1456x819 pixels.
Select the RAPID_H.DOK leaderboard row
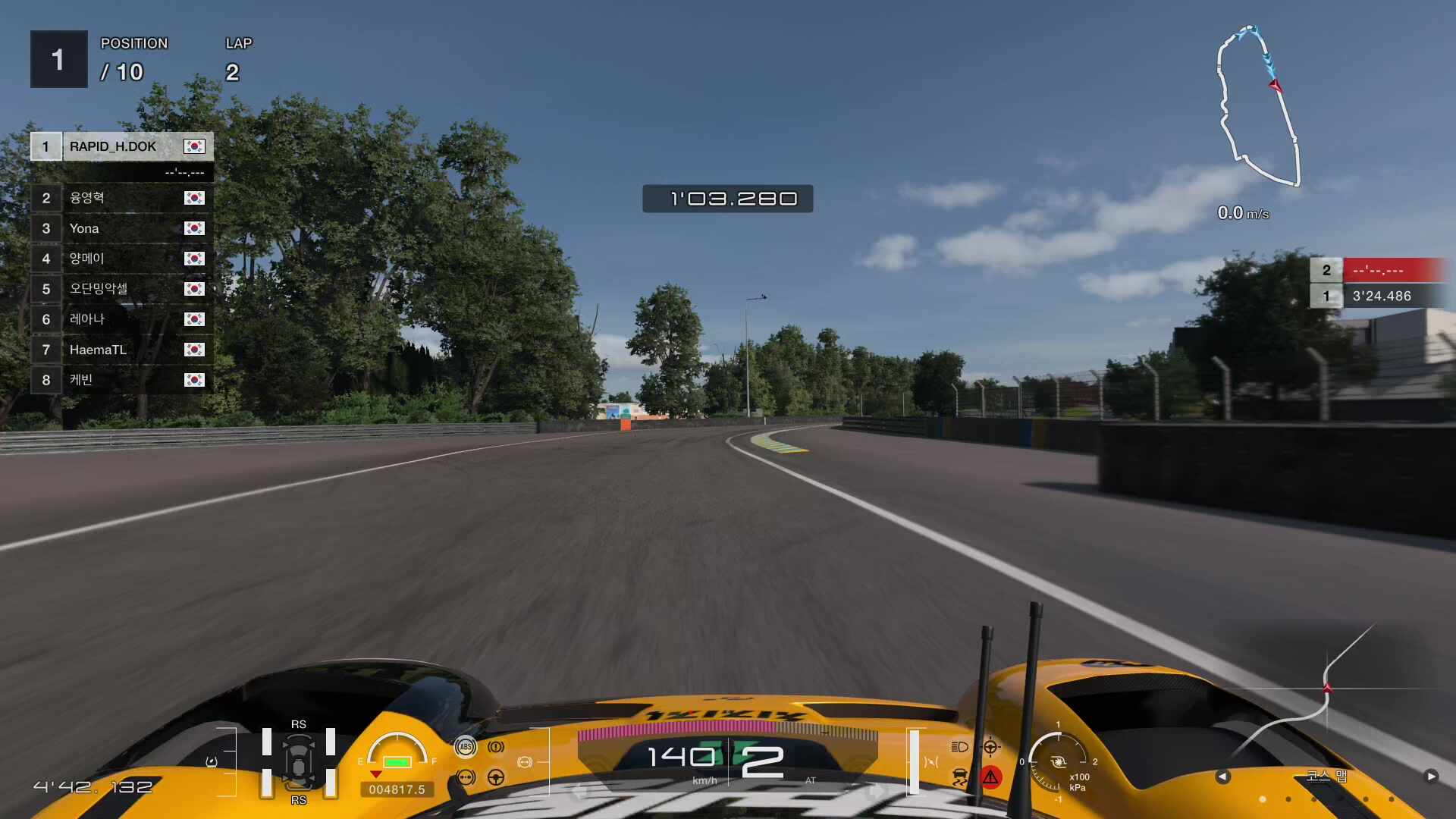[x=121, y=146]
